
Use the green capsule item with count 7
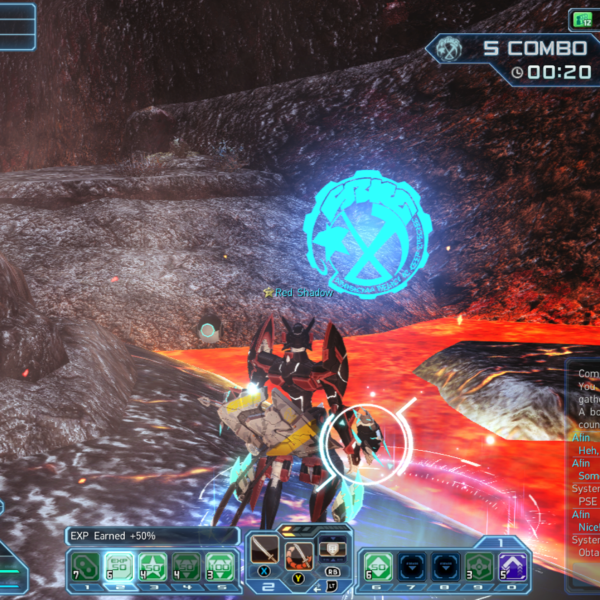[87, 568]
